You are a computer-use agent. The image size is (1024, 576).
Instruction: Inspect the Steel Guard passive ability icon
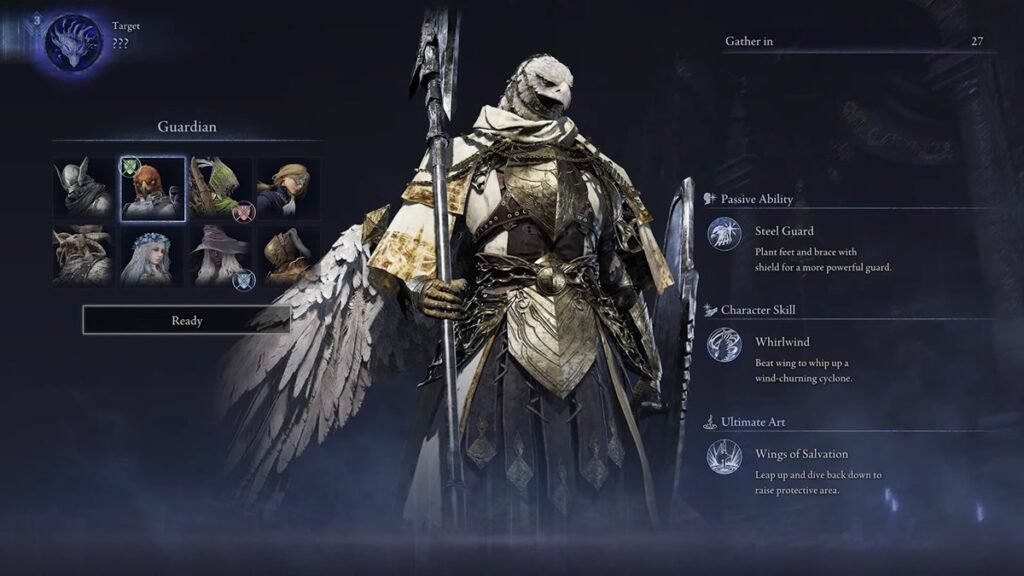(724, 233)
